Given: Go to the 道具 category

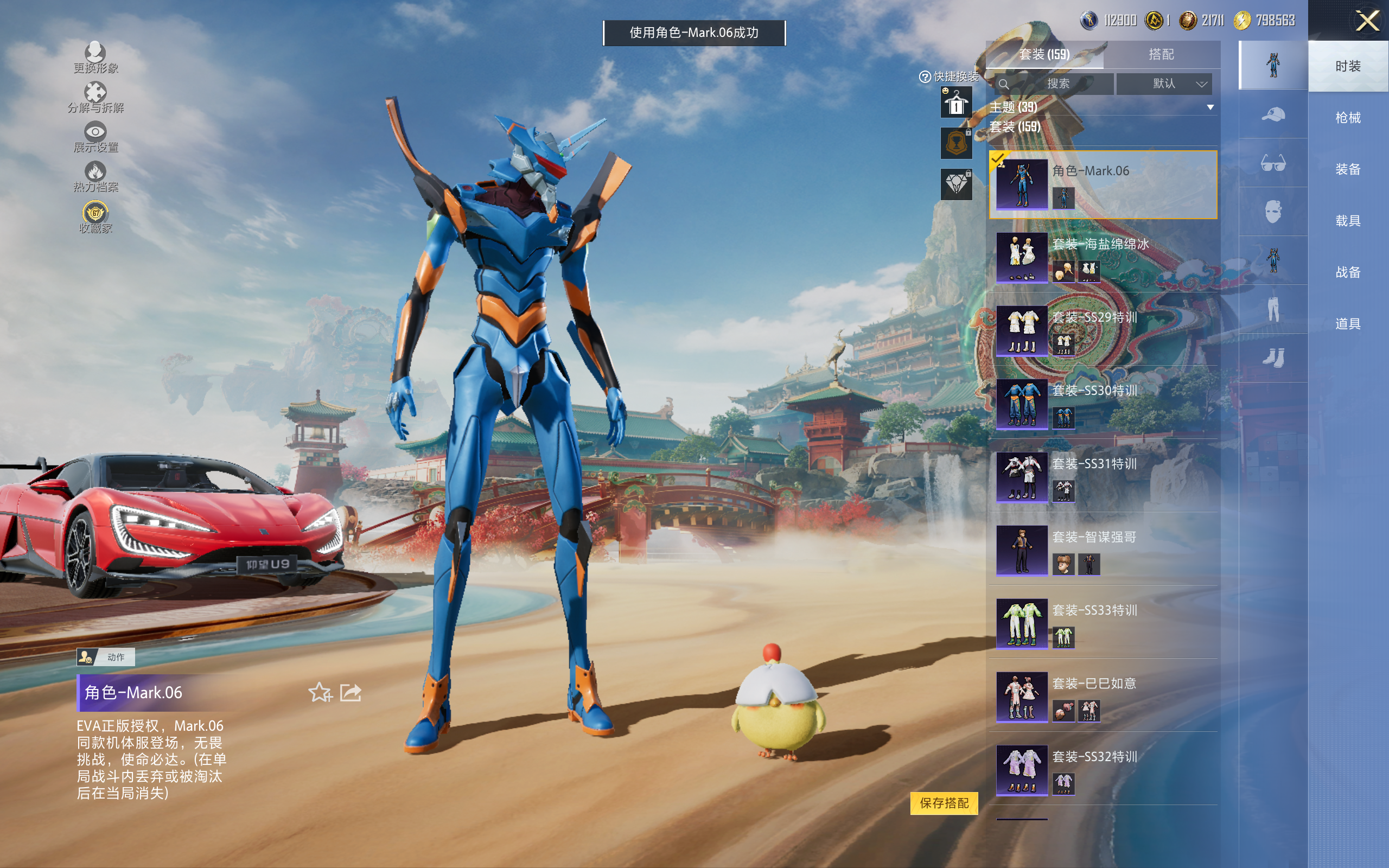Looking at the screenshot, I should click(1347, 324).
